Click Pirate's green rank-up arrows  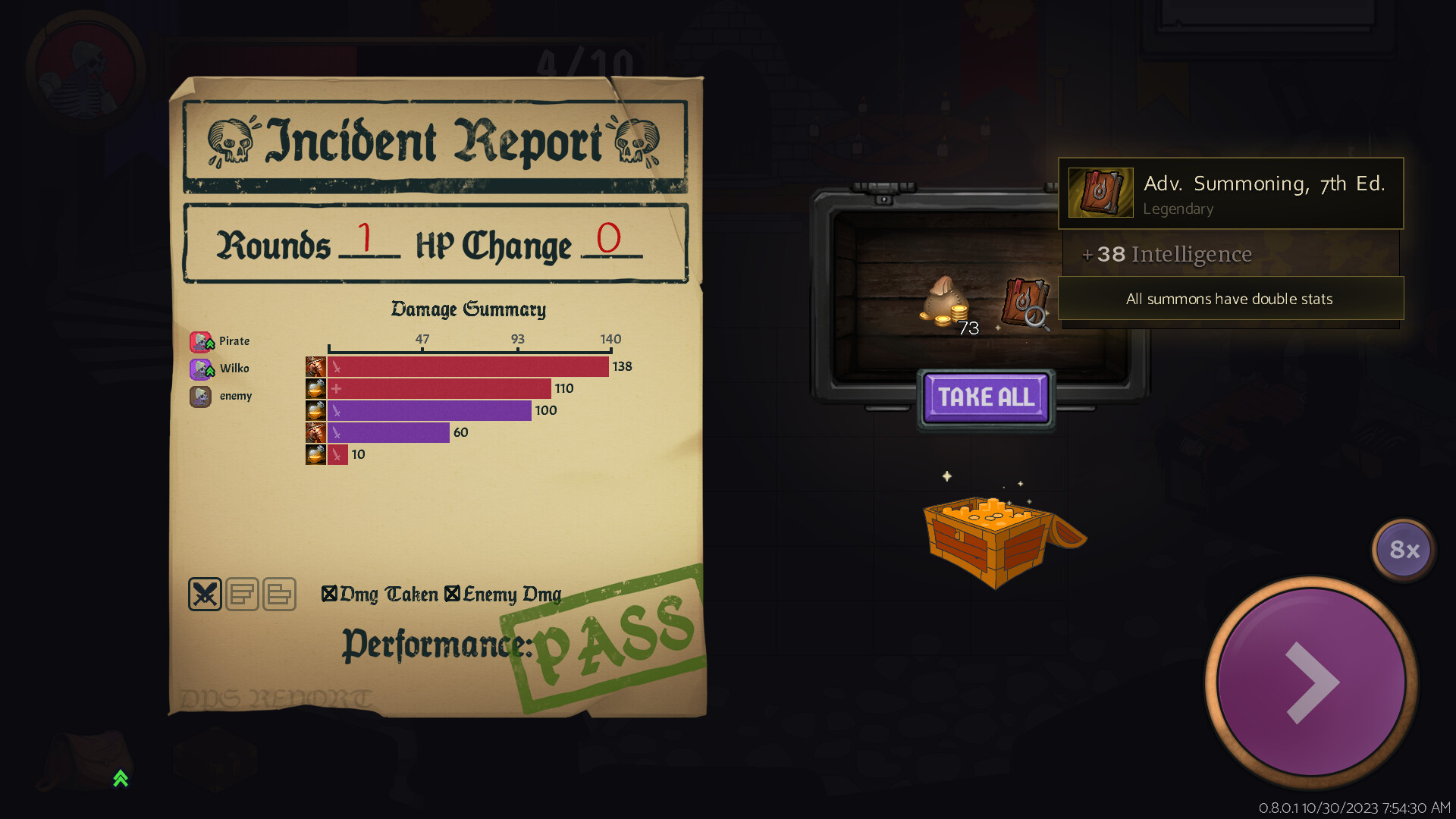pos(209,345)
